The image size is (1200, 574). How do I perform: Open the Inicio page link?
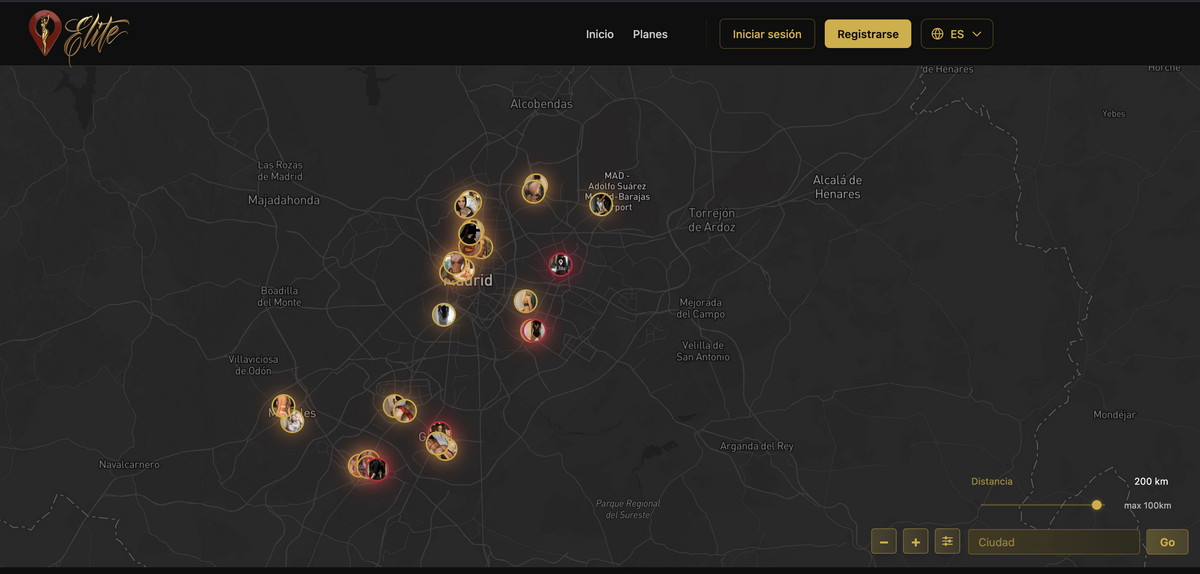click(x=600, y=34)
